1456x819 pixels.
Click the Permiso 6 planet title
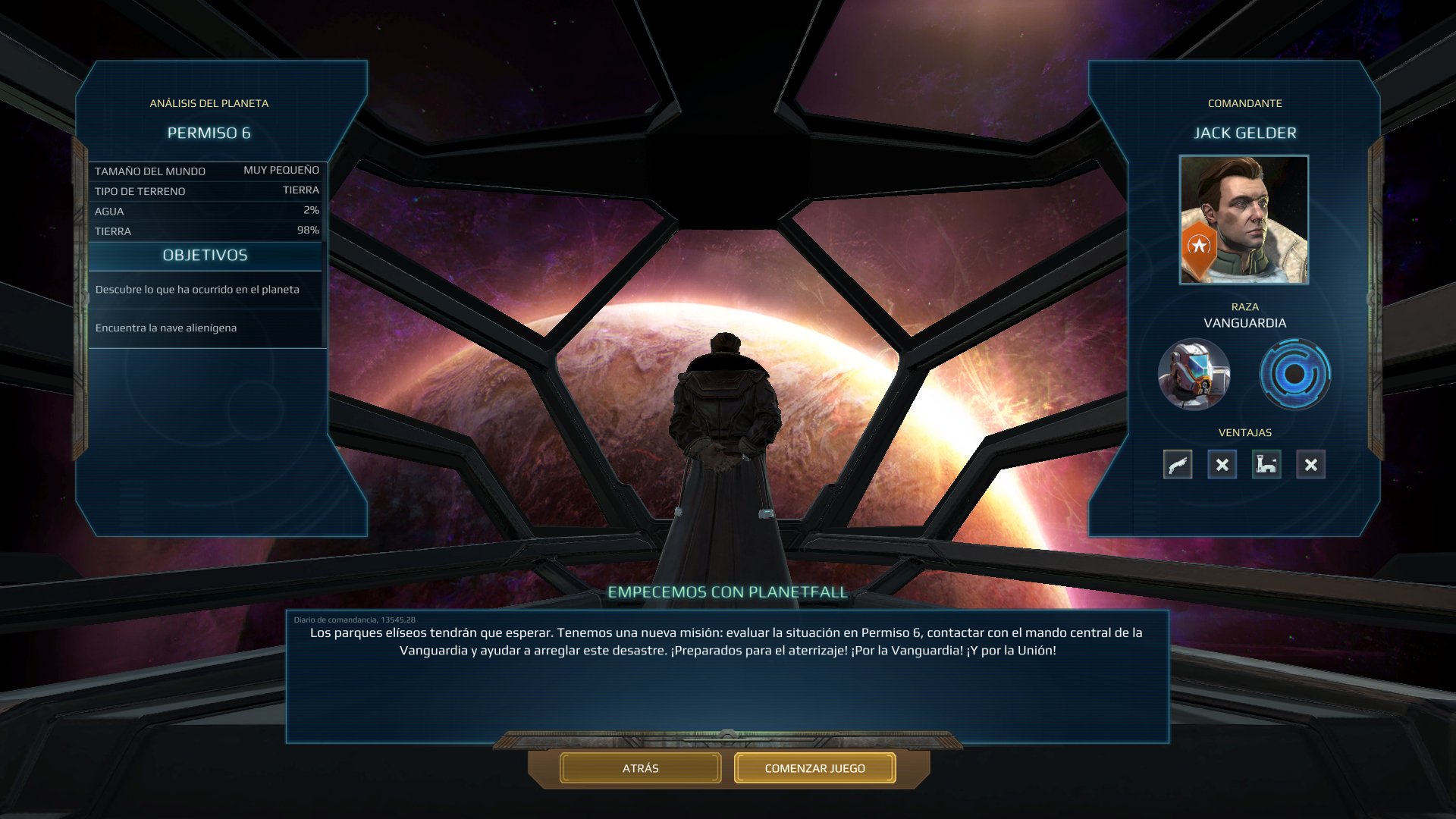[x=210, y=133]
